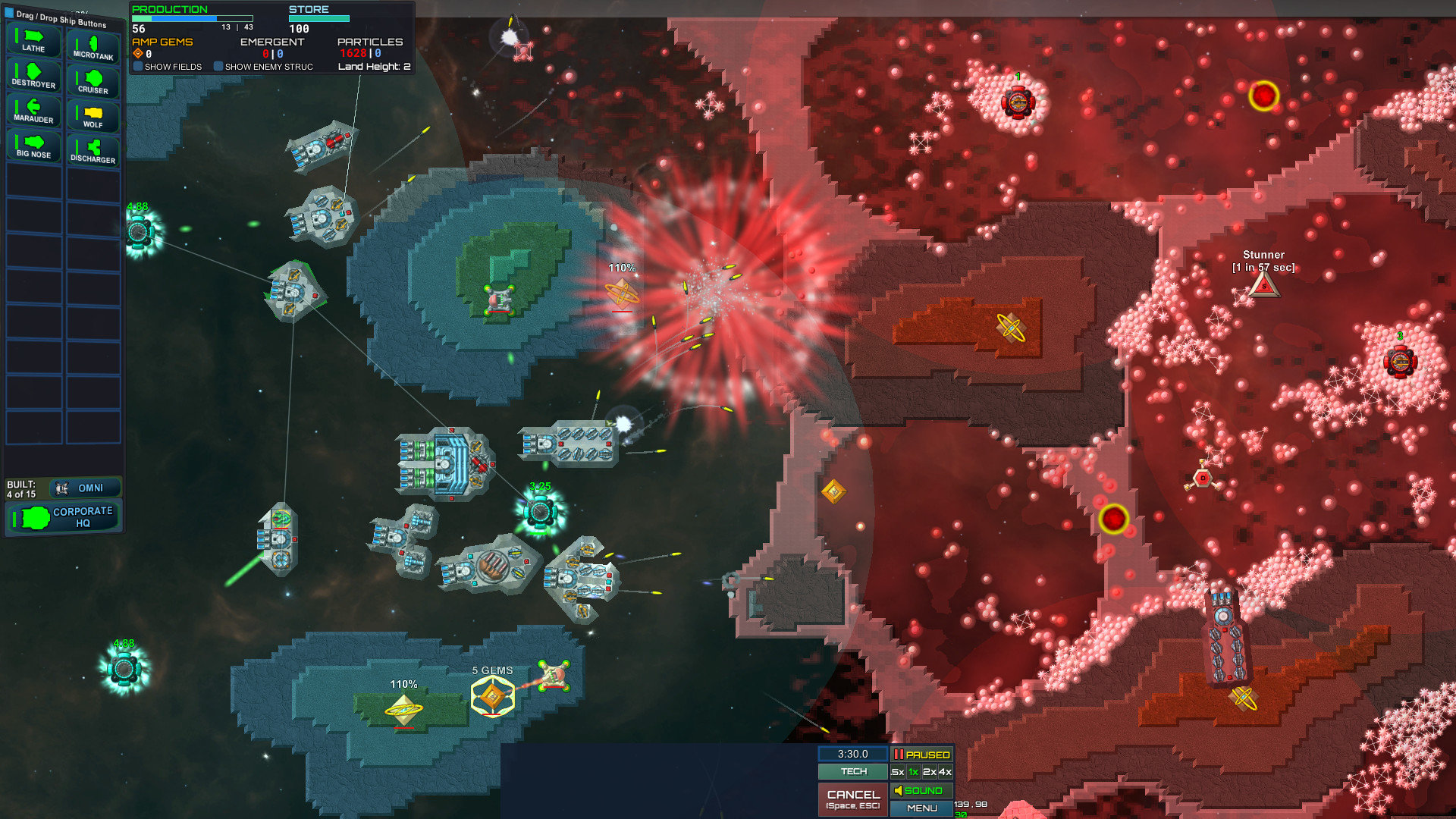1456x819 pixels.
Task: Open the MENU panel
Action: pos(922,808)
